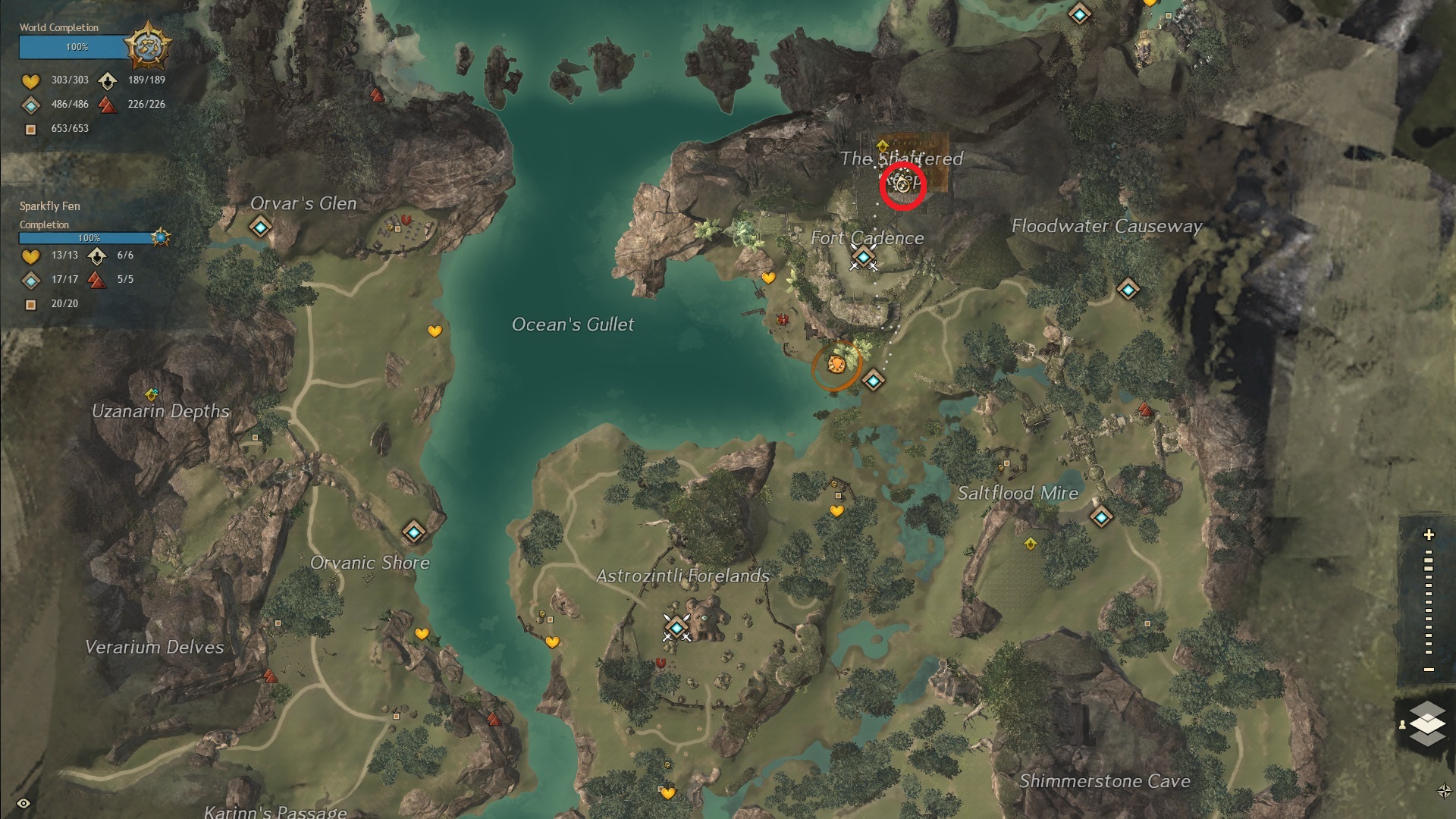Image resolution: width=1456 pixels, height=819 pixels.
Task: Open the map floor layers selector
Action: 1427,723
